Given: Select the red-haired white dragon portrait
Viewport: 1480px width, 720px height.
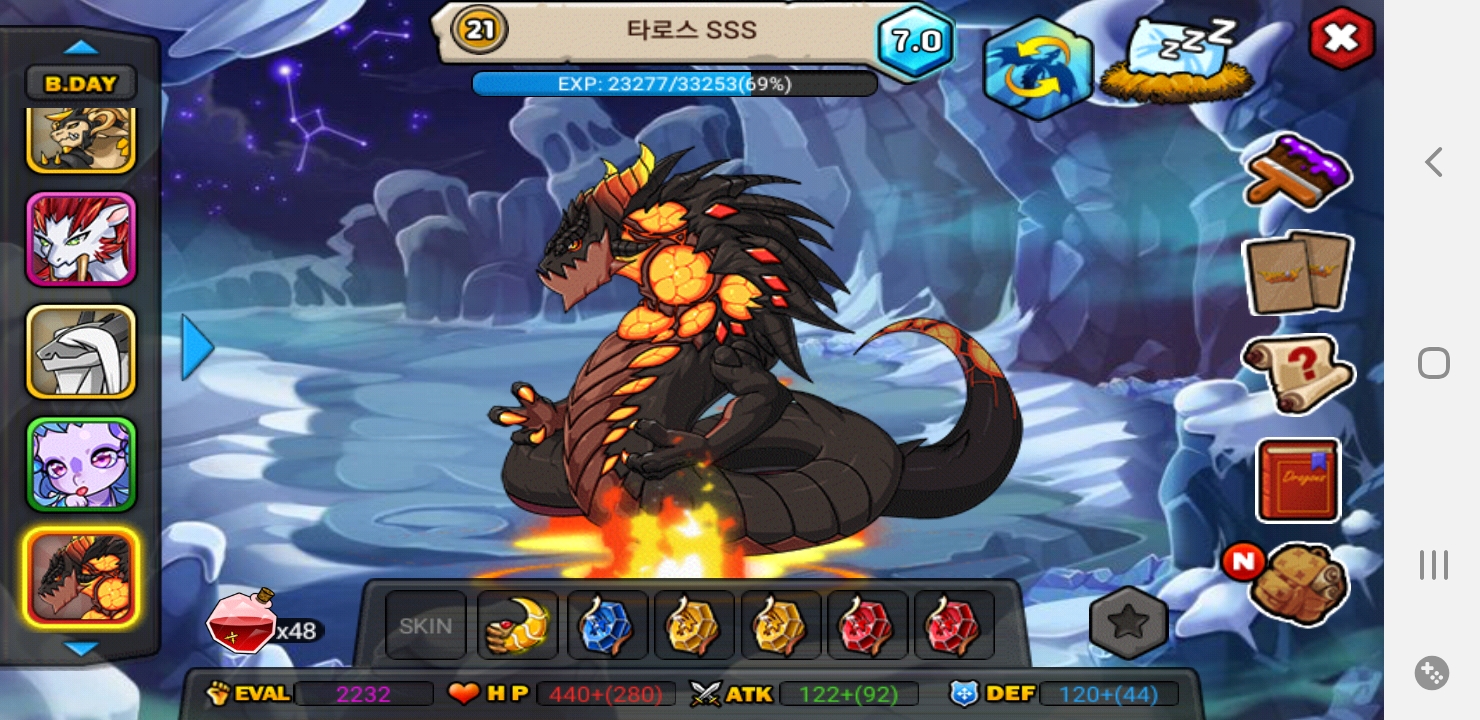Looking at the screenshot, I should point(81,240).
